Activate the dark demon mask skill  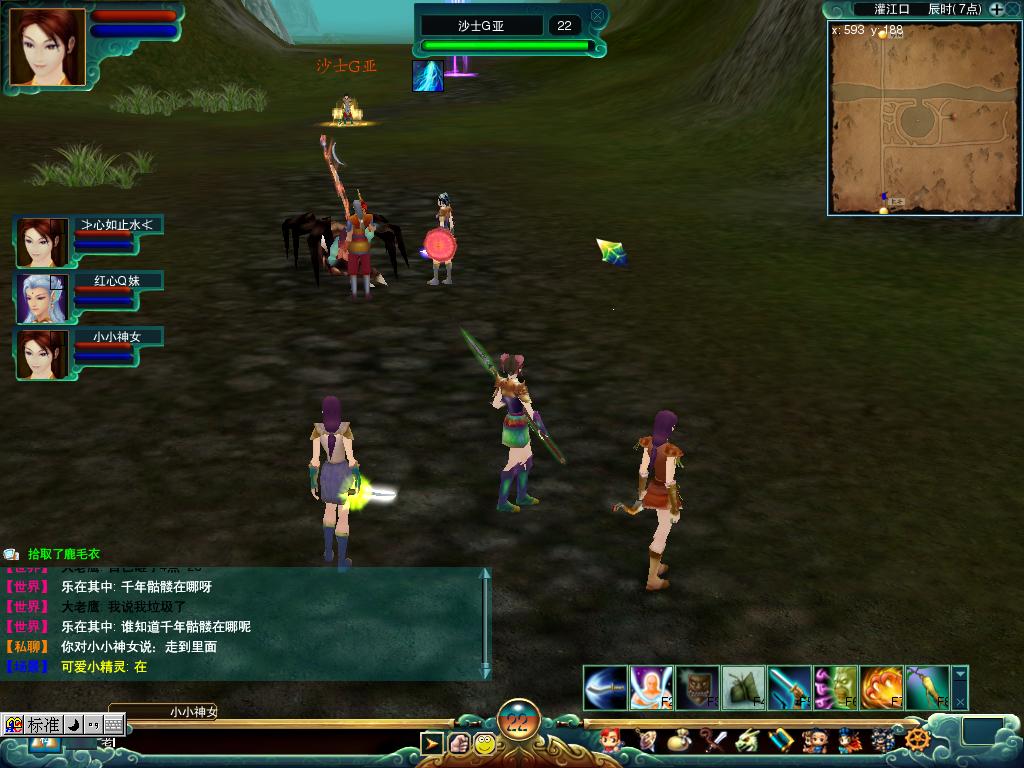tap(697, 688)
